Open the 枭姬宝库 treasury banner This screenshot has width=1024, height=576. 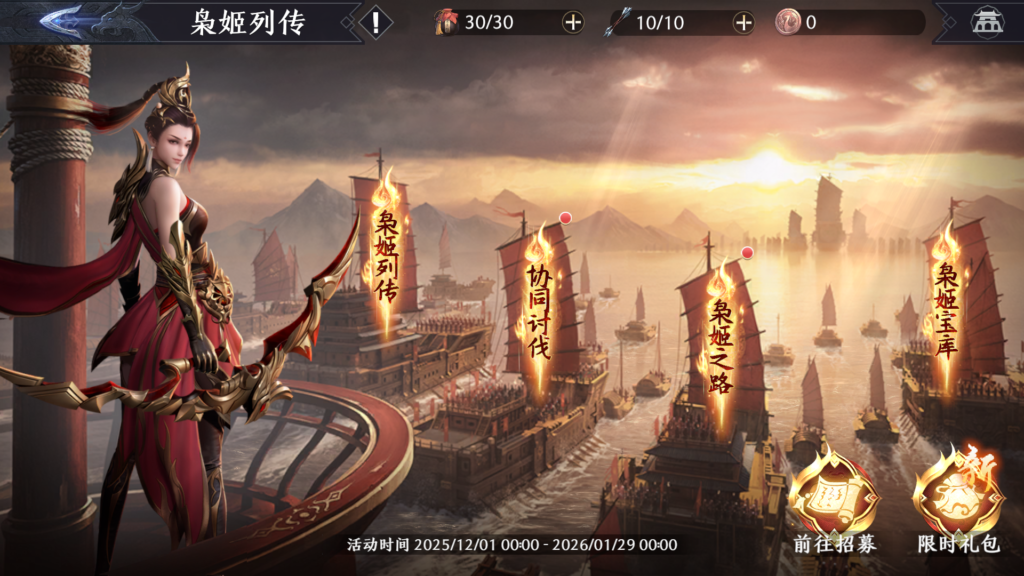point(945,298)
